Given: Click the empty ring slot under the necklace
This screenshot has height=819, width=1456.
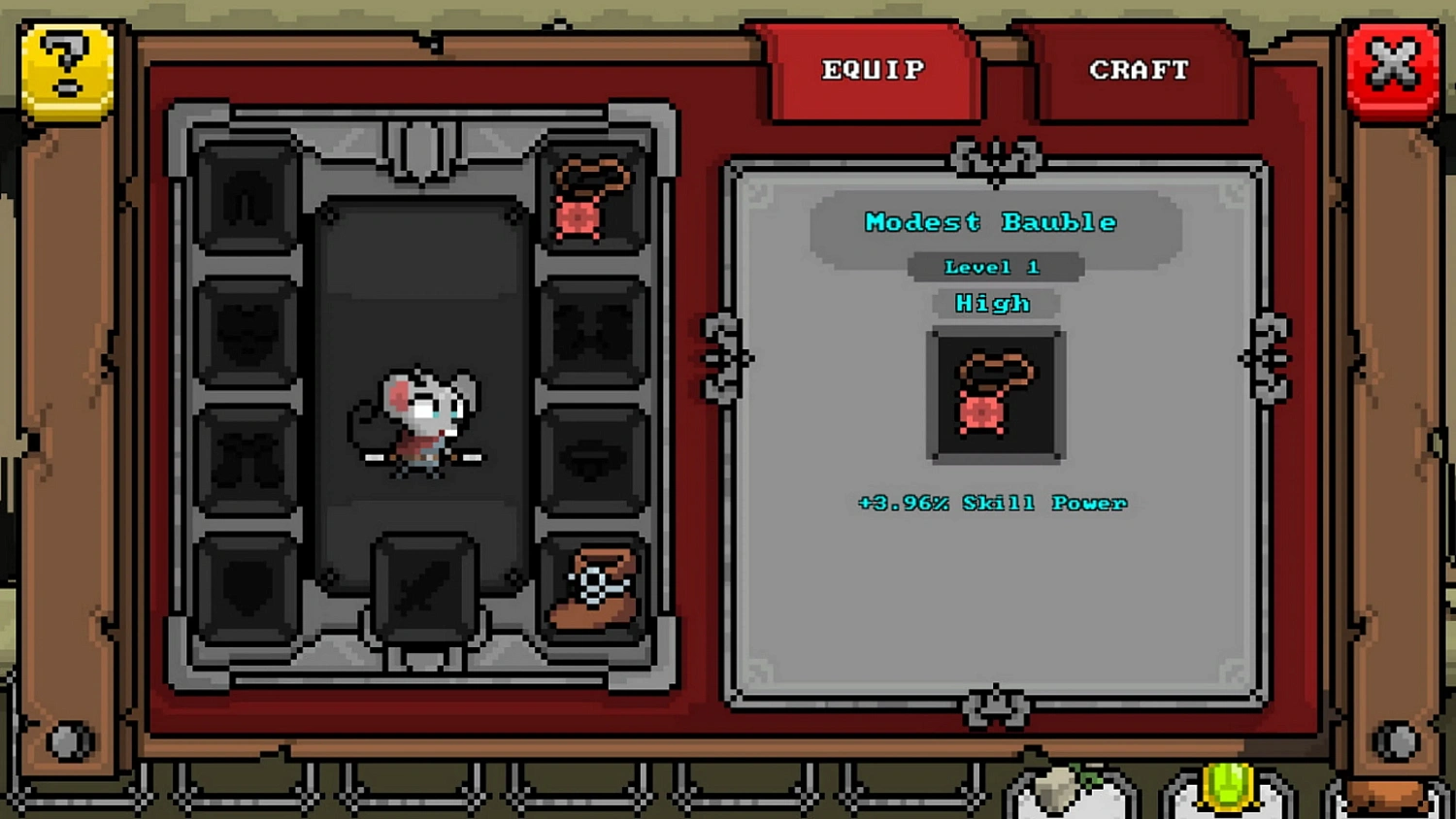Looking at the screenshot, I should click(x=592, y=330).
